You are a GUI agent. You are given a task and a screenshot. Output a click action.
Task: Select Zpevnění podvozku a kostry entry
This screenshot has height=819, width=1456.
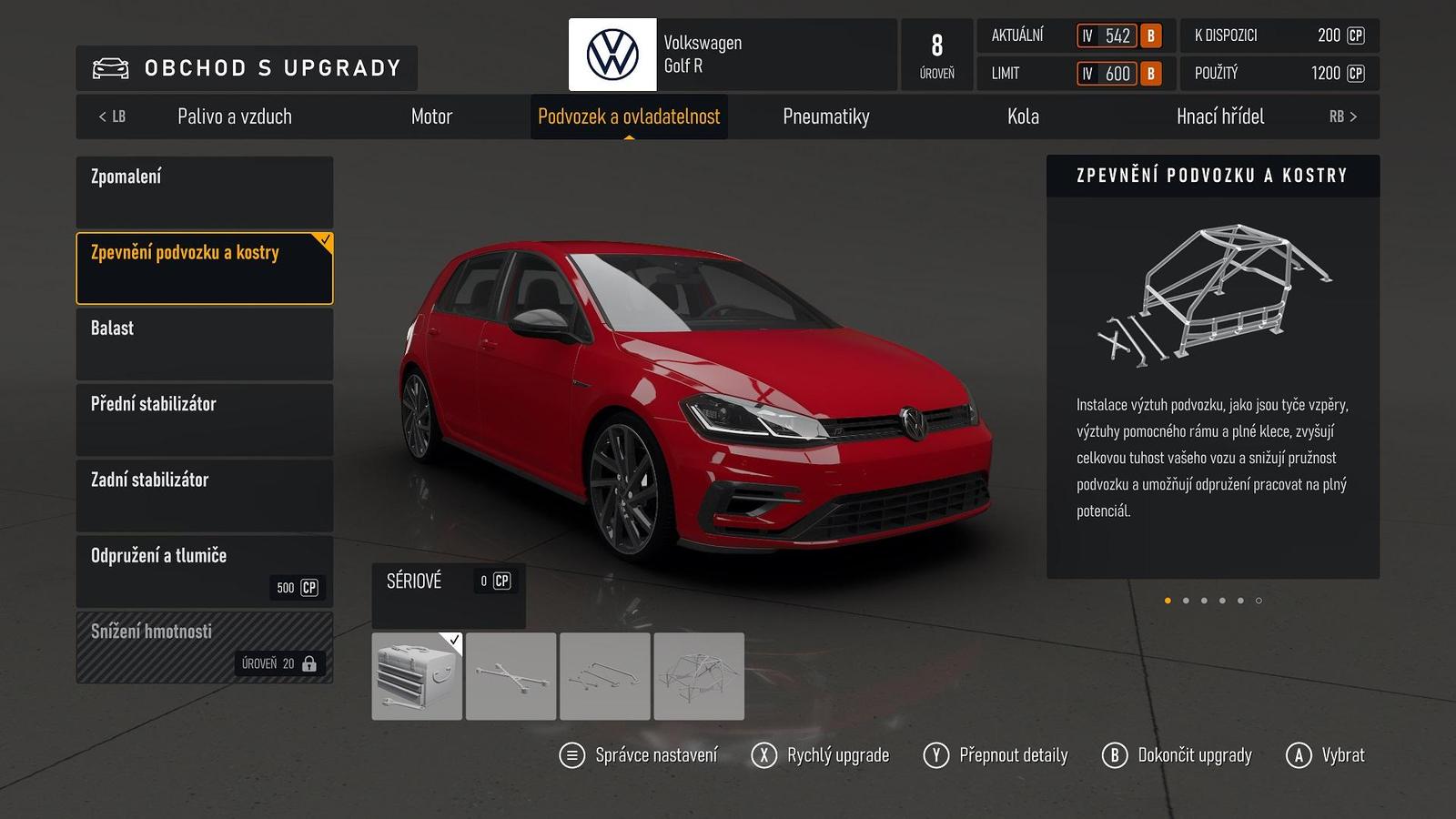(x=205, y=268)
